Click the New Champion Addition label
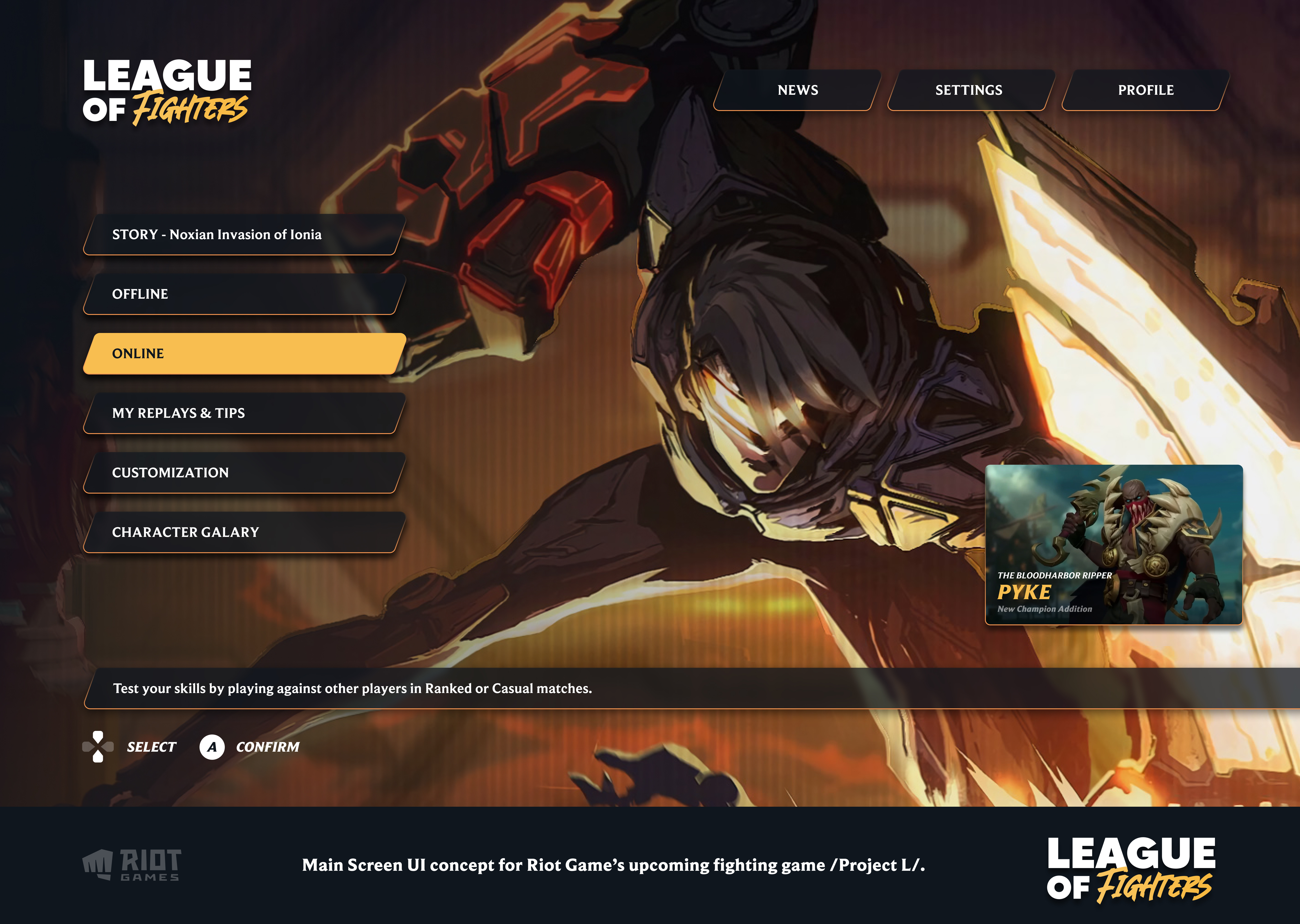This screenshot has height=924, width=1300. 1045,609
